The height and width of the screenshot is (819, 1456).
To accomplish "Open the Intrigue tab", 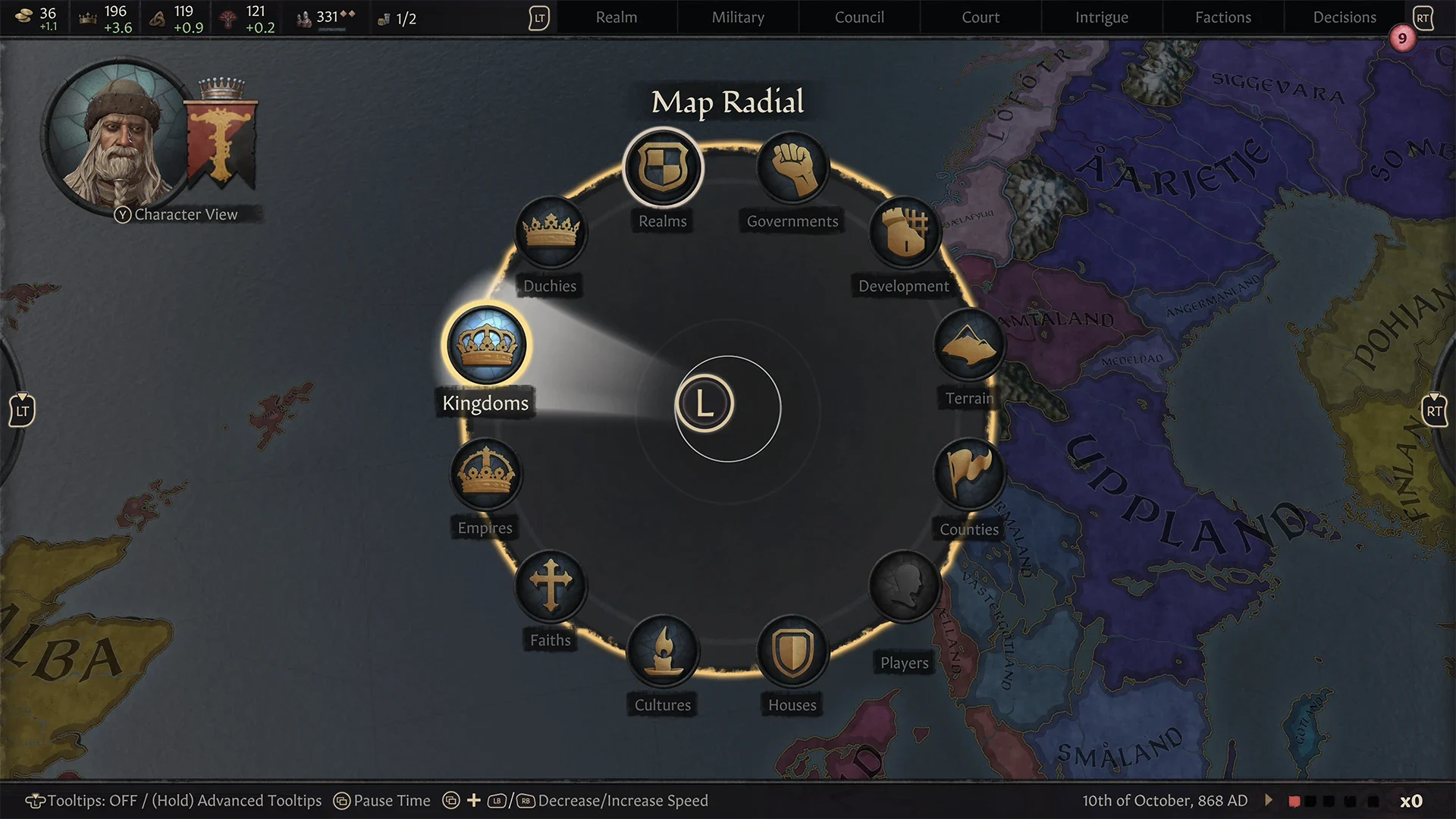I will pos(1101,17).
